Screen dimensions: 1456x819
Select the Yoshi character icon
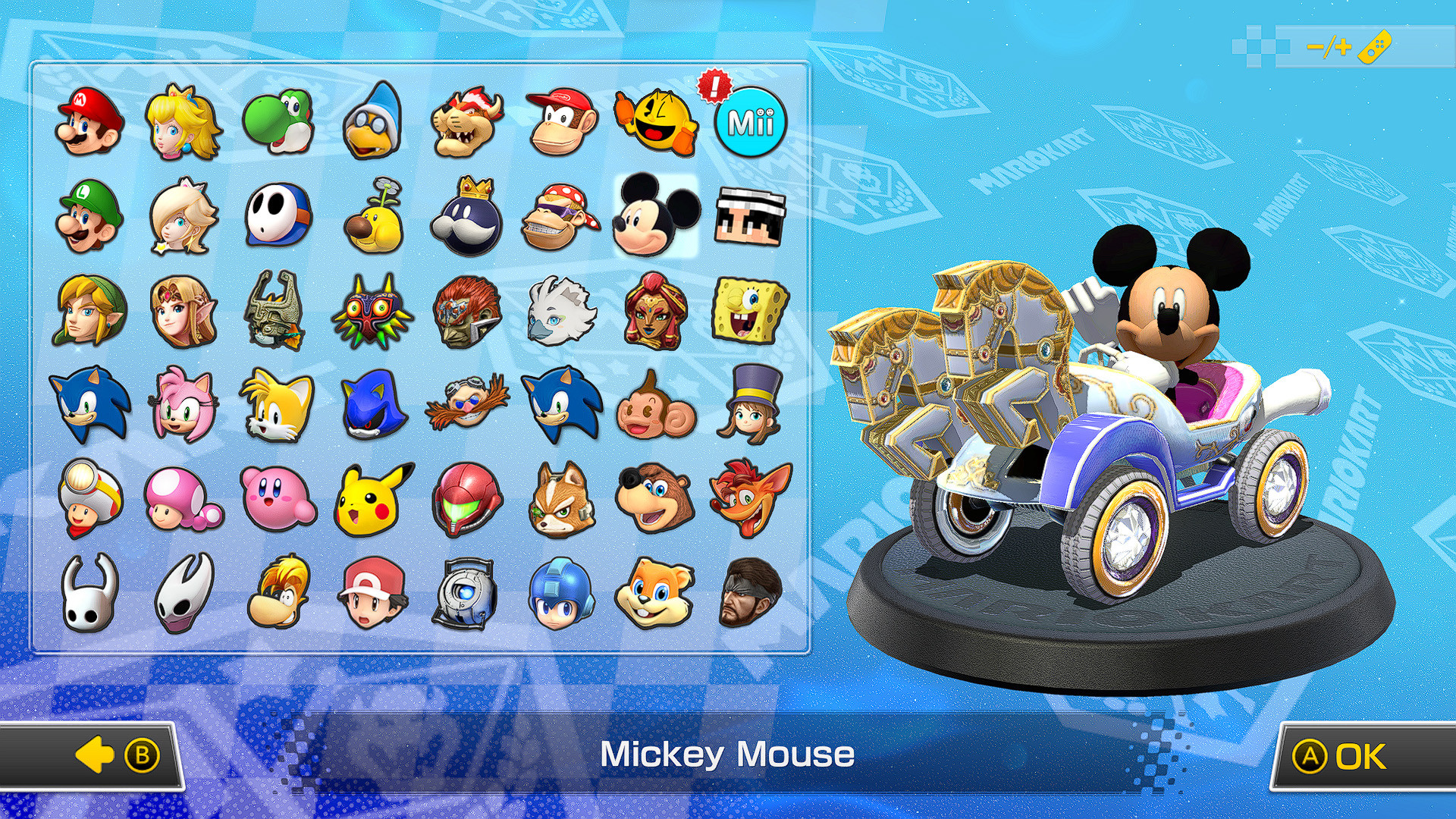click(277, 120)
